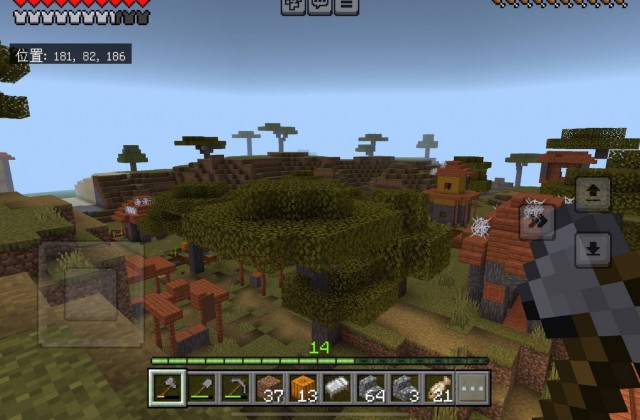
Task: Choose the pickaxe hotbar slot
Action: (235, 385)
